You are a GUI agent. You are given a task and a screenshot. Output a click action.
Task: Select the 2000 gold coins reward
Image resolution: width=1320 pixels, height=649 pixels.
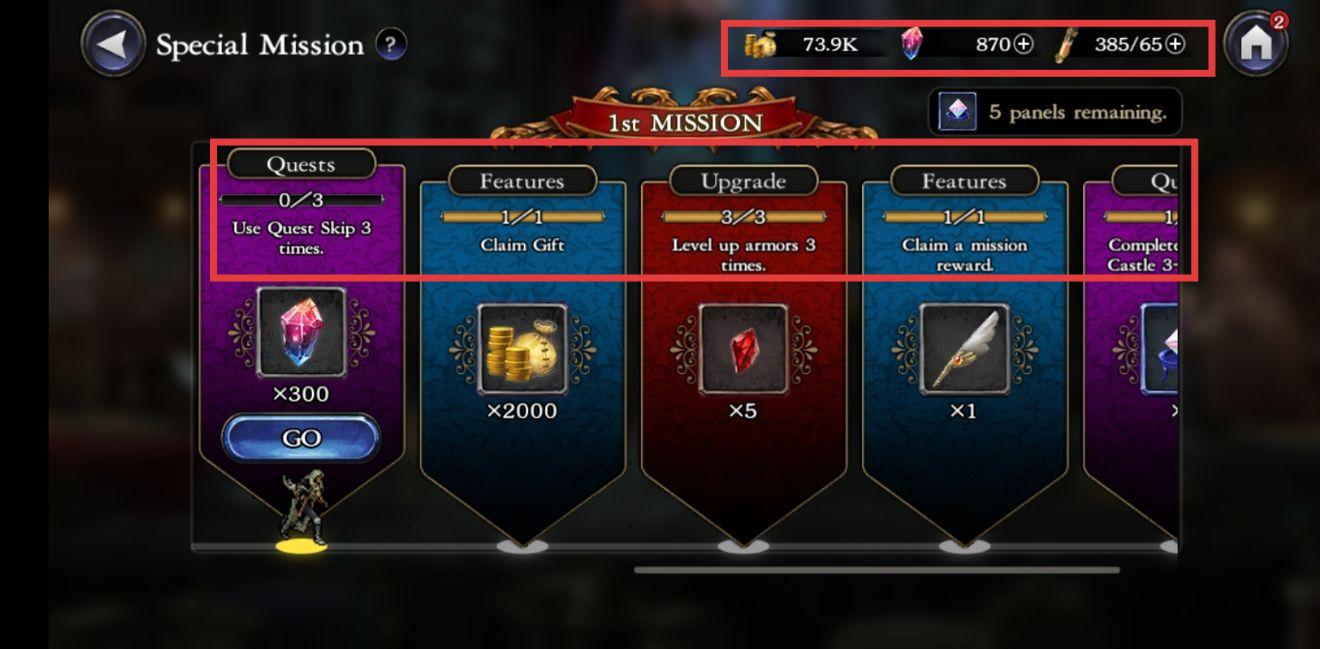pyautogui.click(x=522, y=349)
